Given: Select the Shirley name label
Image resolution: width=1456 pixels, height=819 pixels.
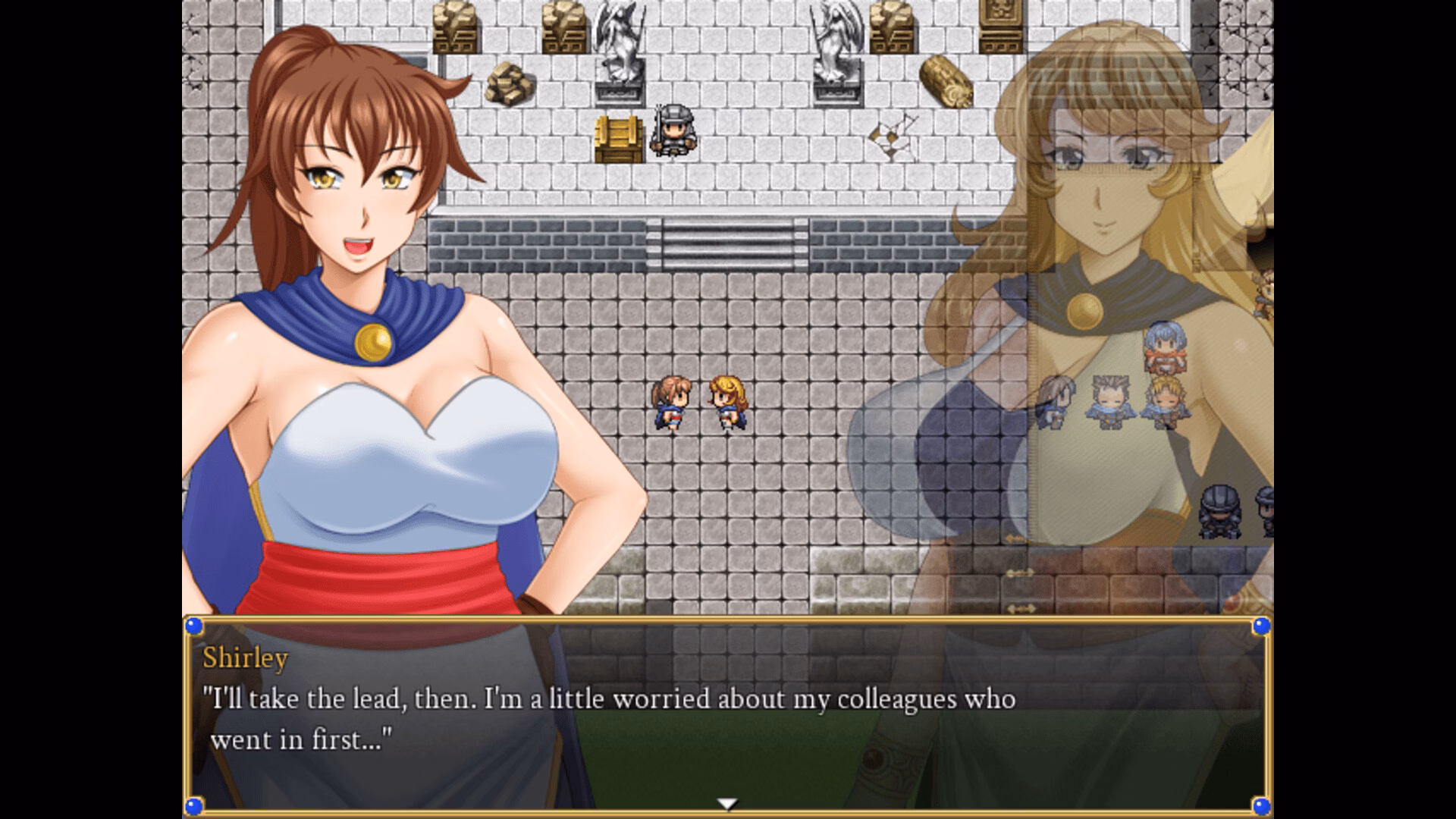Looking at the screenshot, I should coord(244,658).
